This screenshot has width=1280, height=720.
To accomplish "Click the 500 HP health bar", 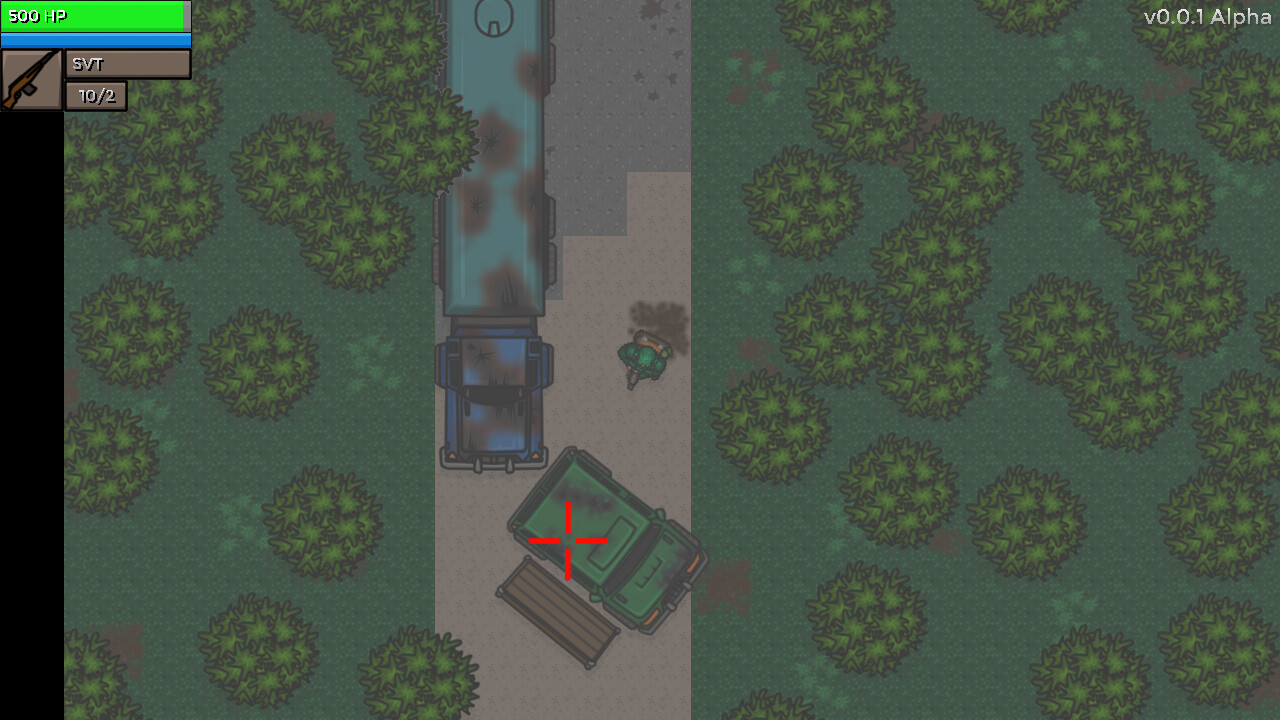I will [x=95, y=16].
